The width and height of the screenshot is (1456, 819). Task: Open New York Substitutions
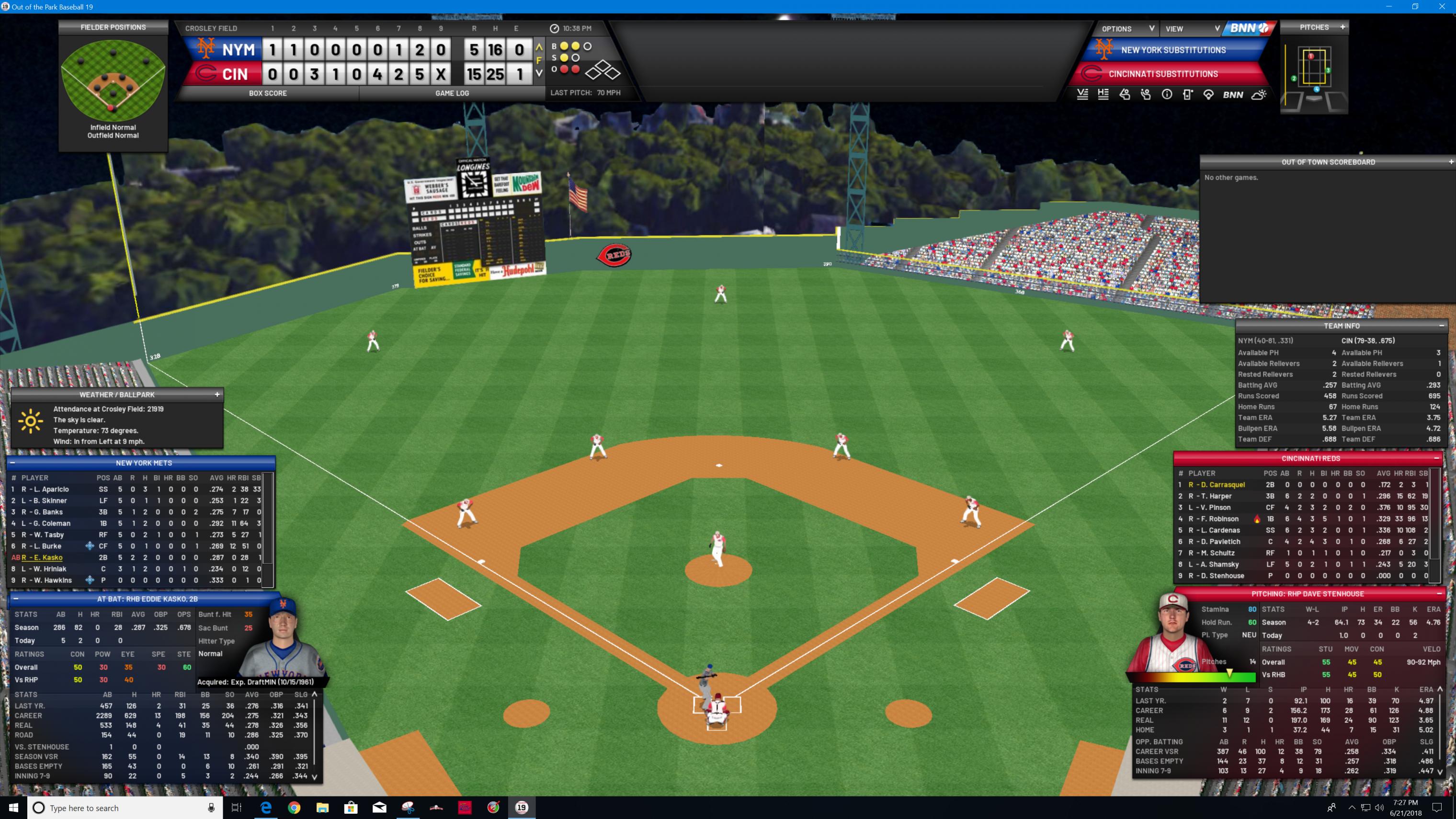(x=1173, y=50)
